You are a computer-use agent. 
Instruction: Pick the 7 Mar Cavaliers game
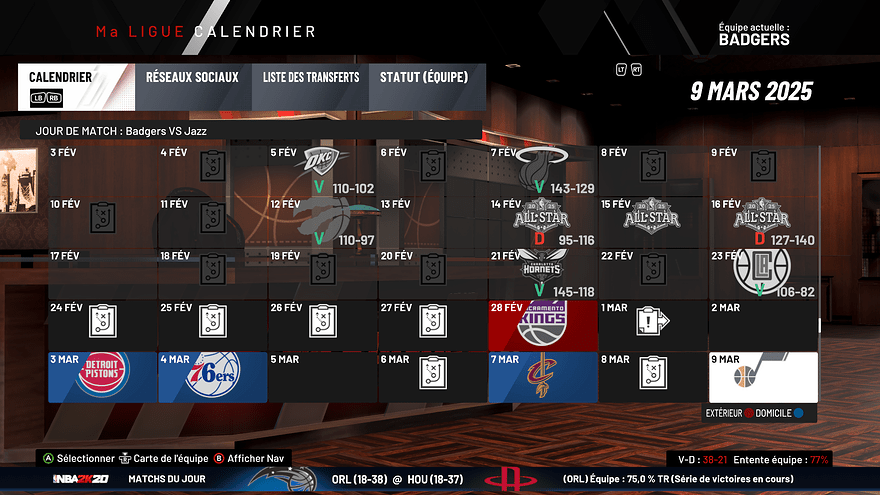[543, 377]
